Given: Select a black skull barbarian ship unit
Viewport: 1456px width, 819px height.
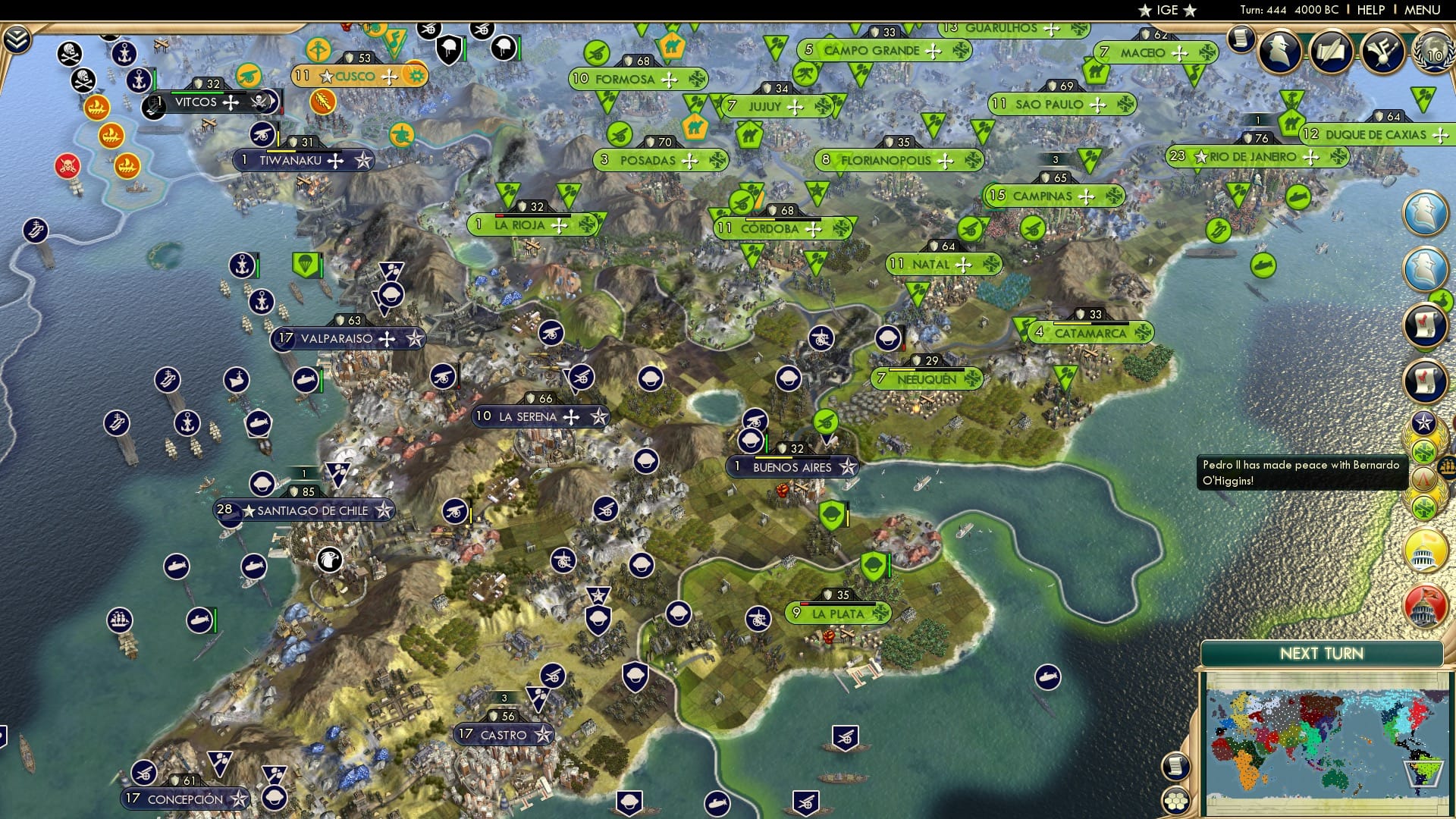Looking at the screenshot, I should pos(69,53).
